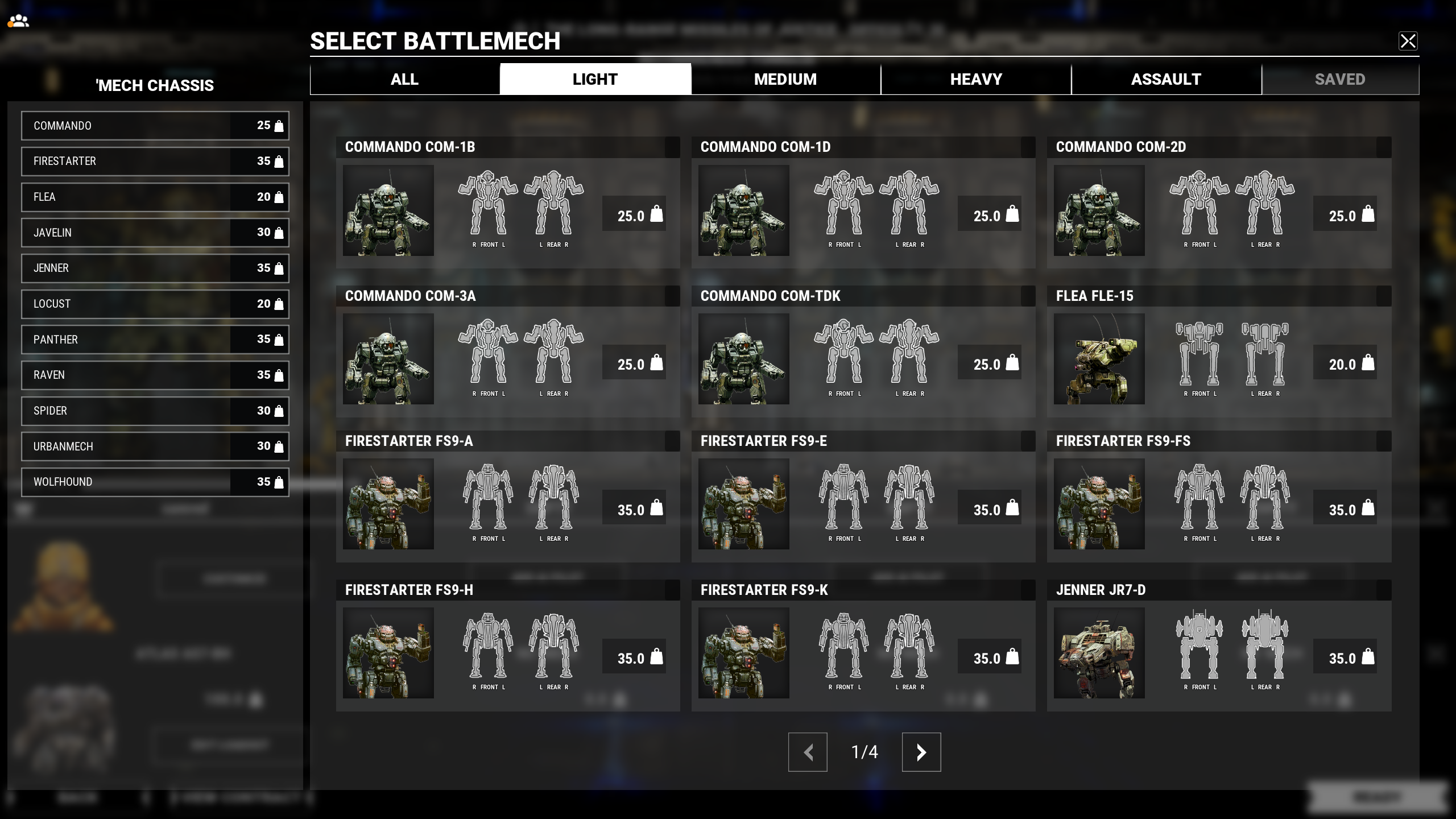Image resolution: width=1456 pixels, height=819 pixels.
Task: Click the FLEA FLE-15 mech thumbnail
Action: coord(1099,359)
